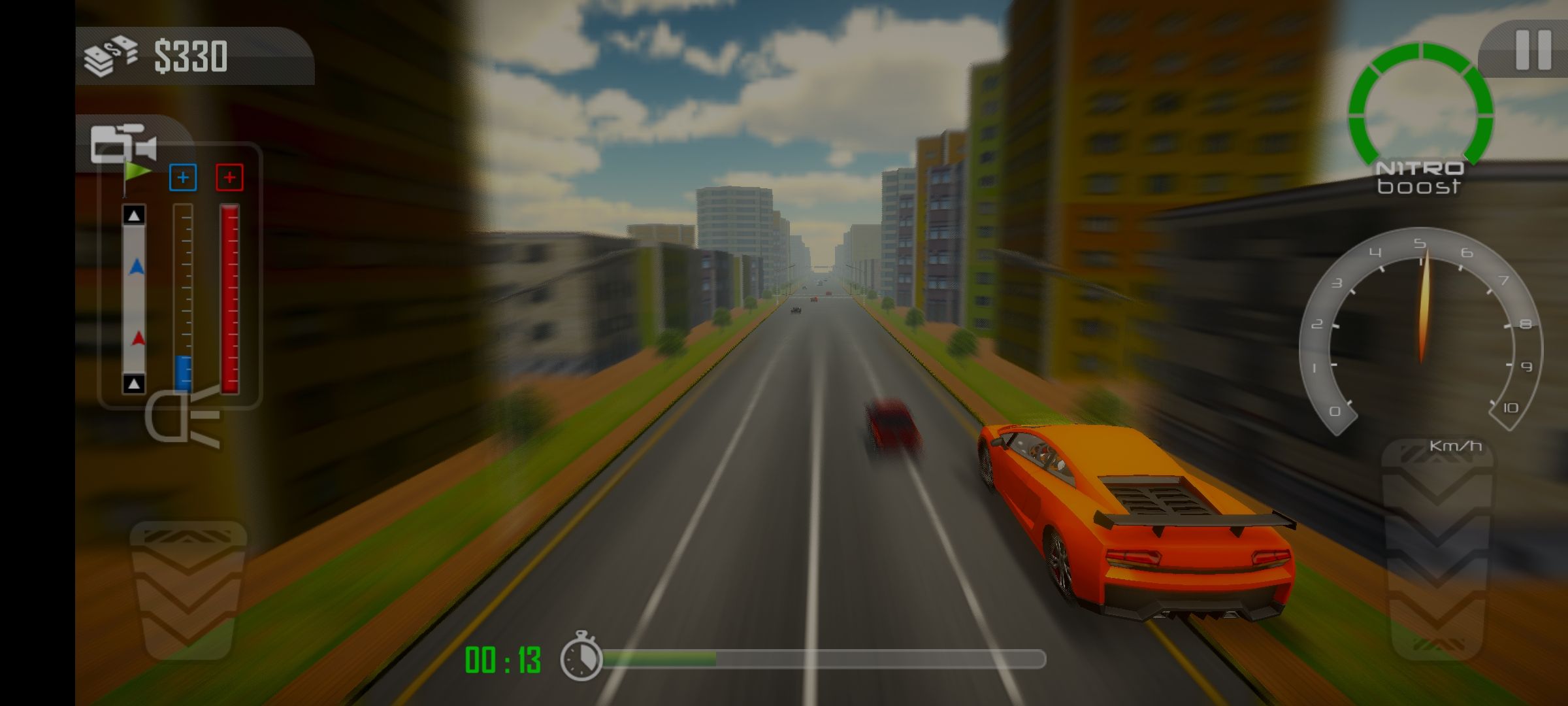Switch the camera view
This screenshot has width=1568, height=706.
point(123,144)
